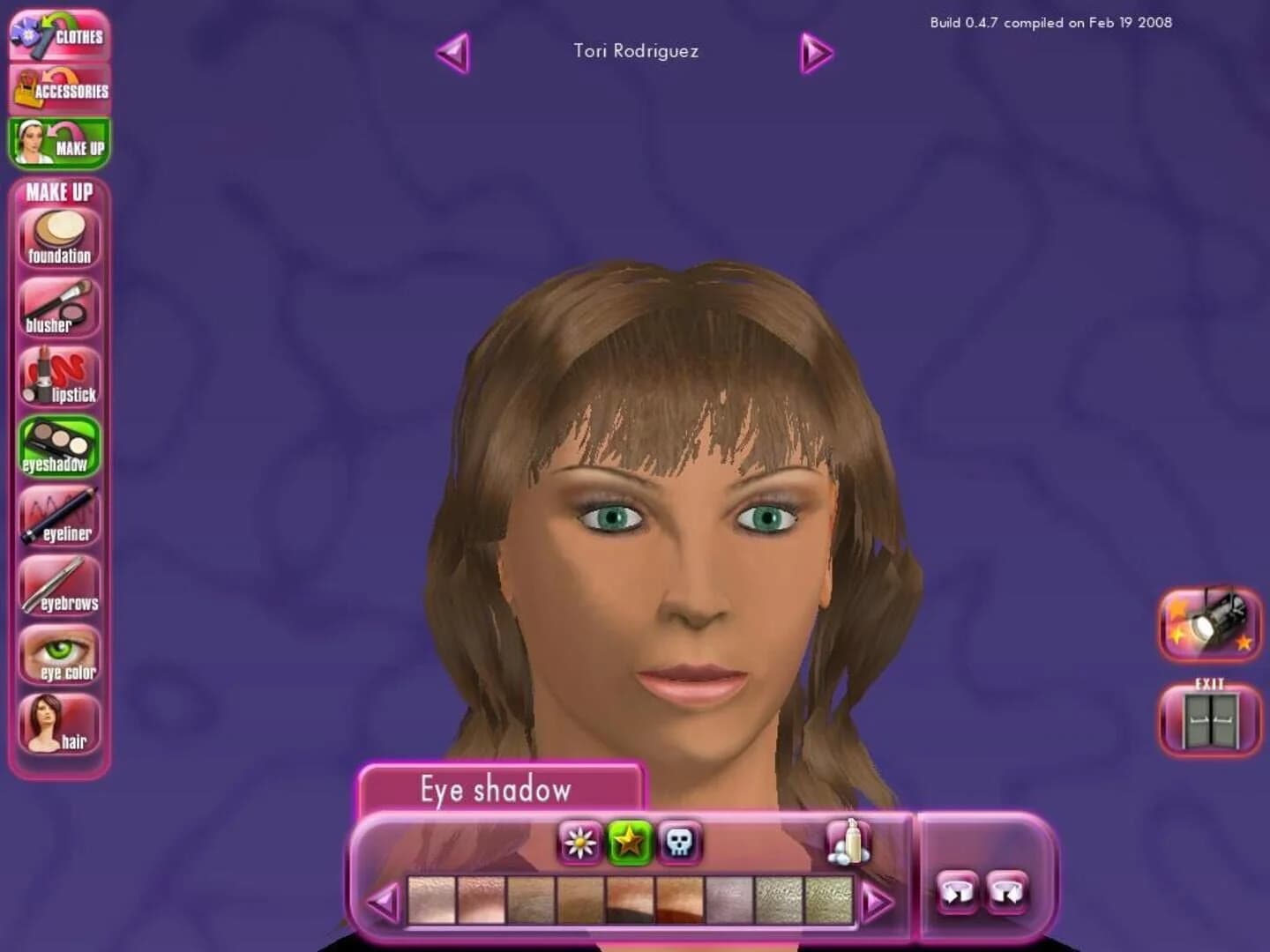Click the Make Up category button
The height and width of the screenshot is (952, 1270).
[x=58, y=143]
